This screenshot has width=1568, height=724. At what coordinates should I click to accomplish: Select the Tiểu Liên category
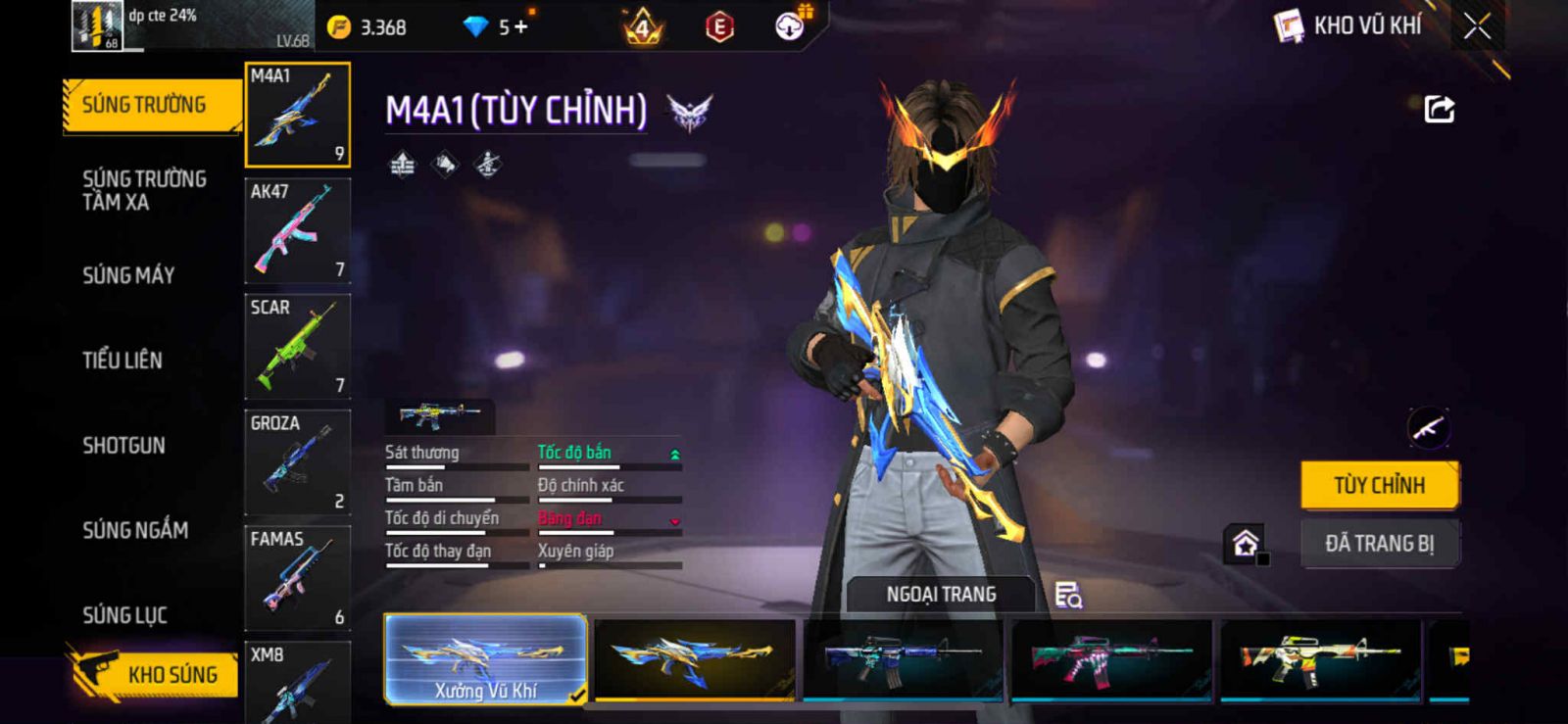(x=122, y=361)
